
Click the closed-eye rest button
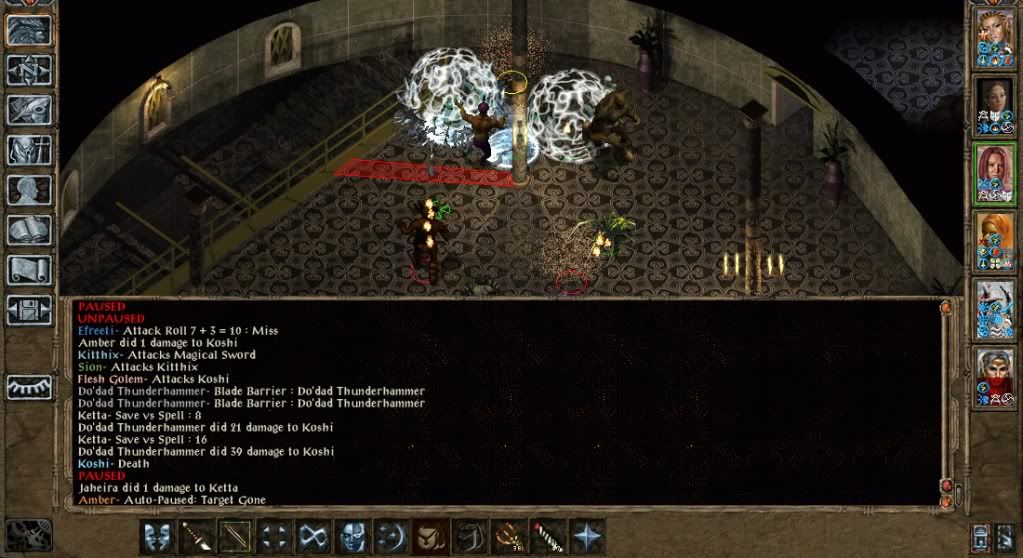(29, 386)
